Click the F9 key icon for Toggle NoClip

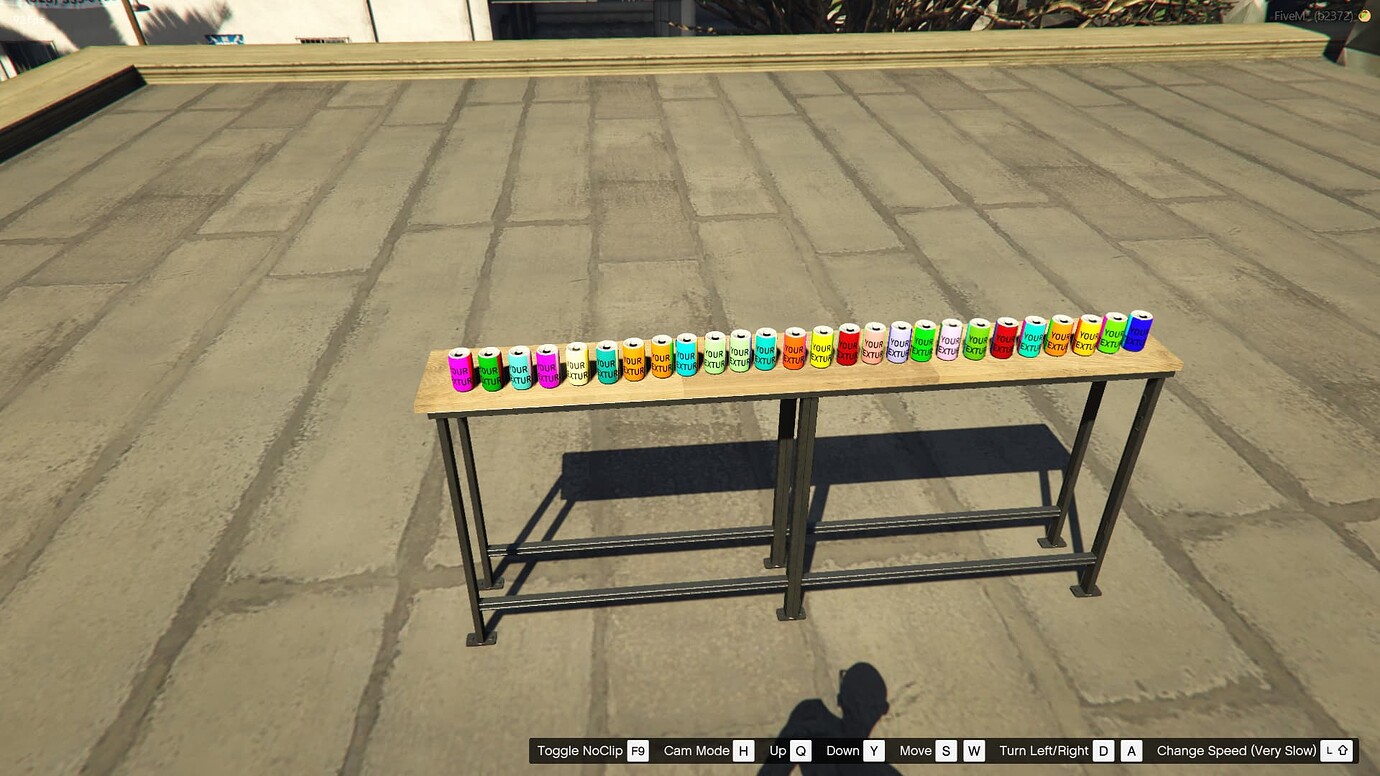tap(637, 750)
